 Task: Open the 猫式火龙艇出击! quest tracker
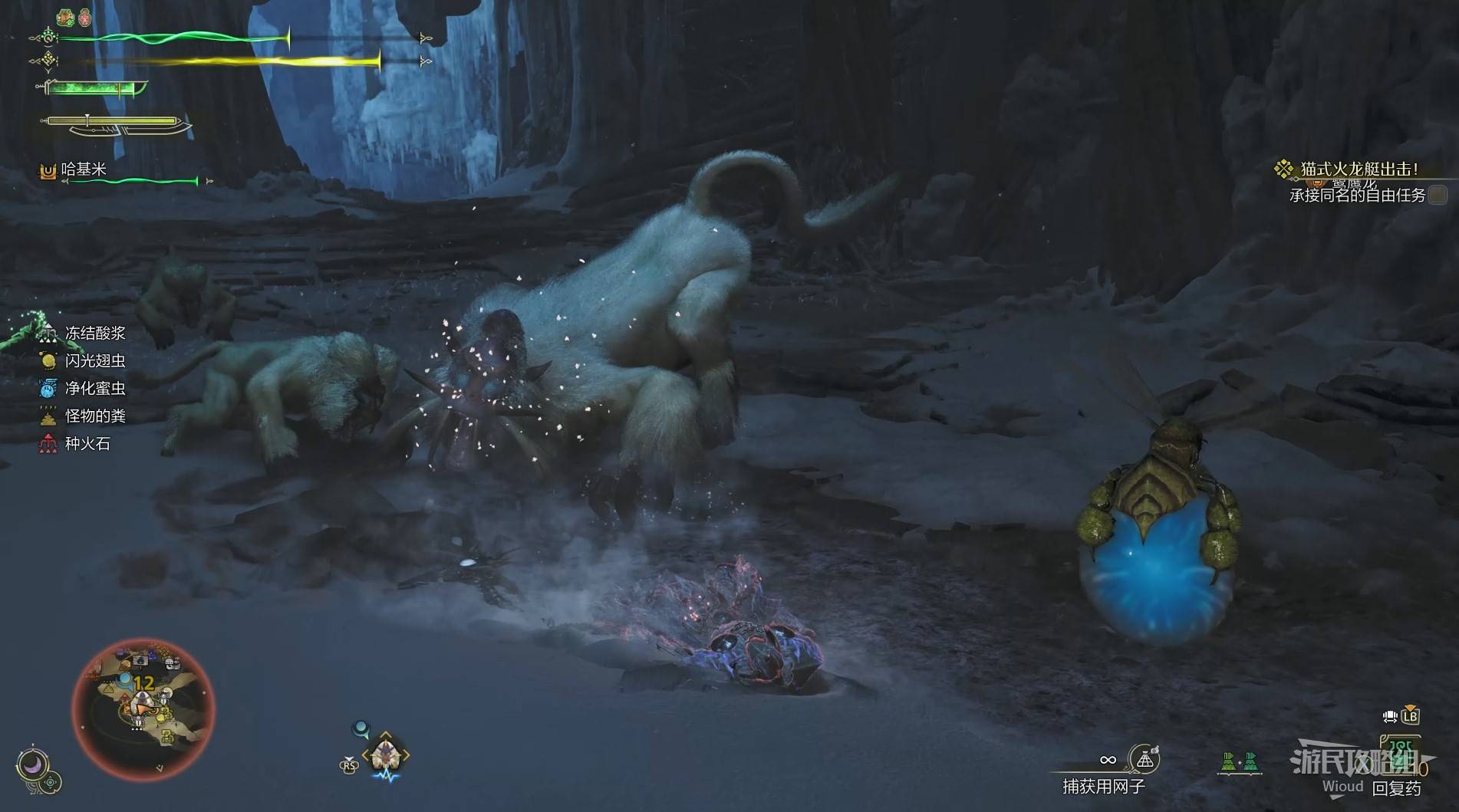pyautogui.click(x=1359, y=169)
